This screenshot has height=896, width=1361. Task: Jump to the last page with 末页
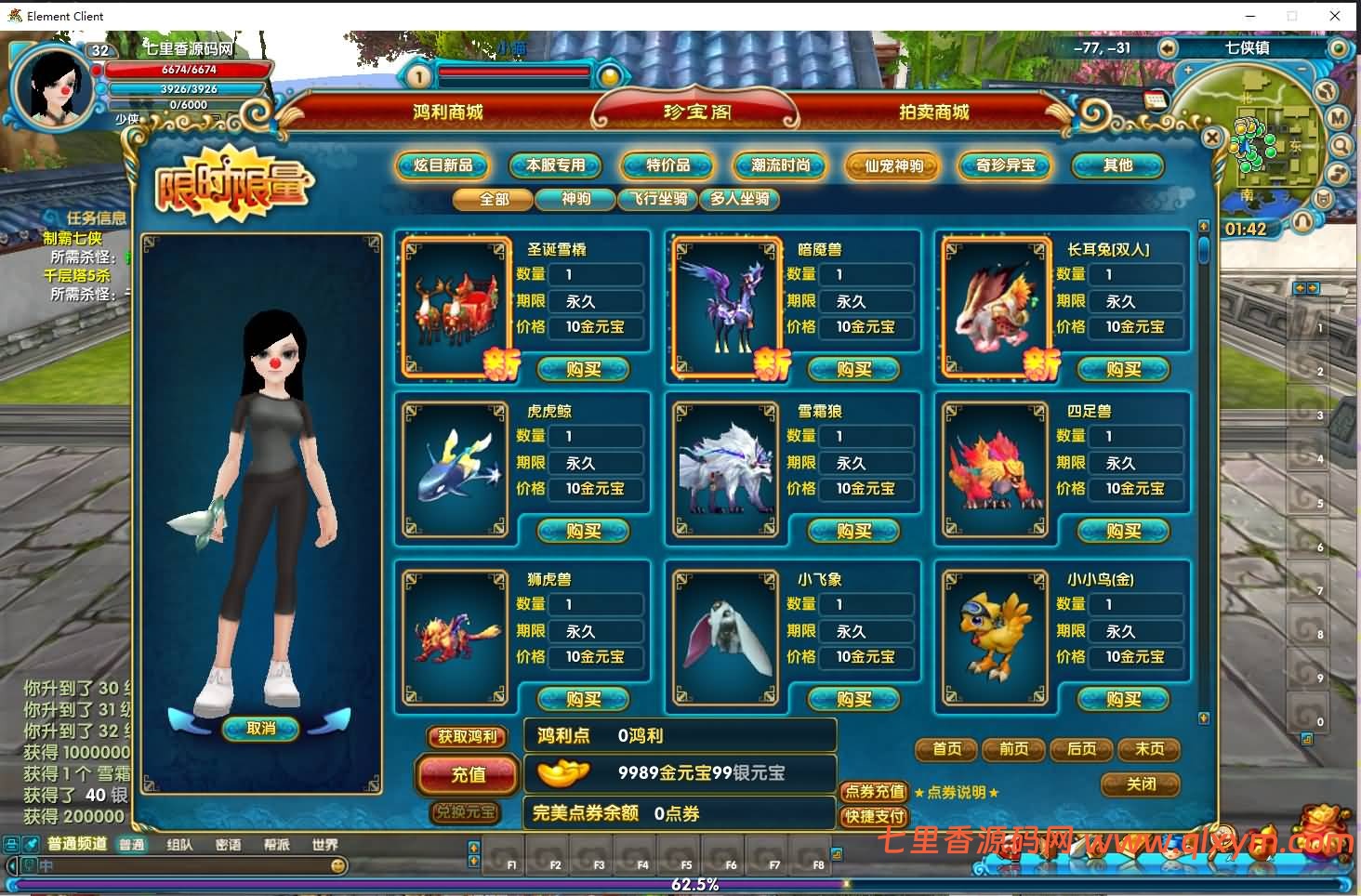pyautogui.click(x=1149, y=750)
